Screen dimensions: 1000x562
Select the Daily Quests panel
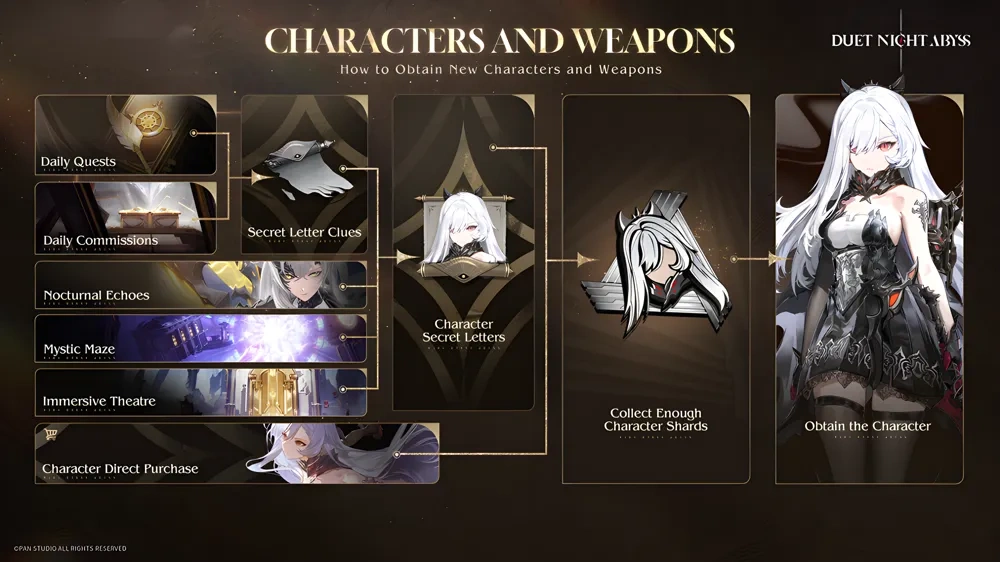126,136
